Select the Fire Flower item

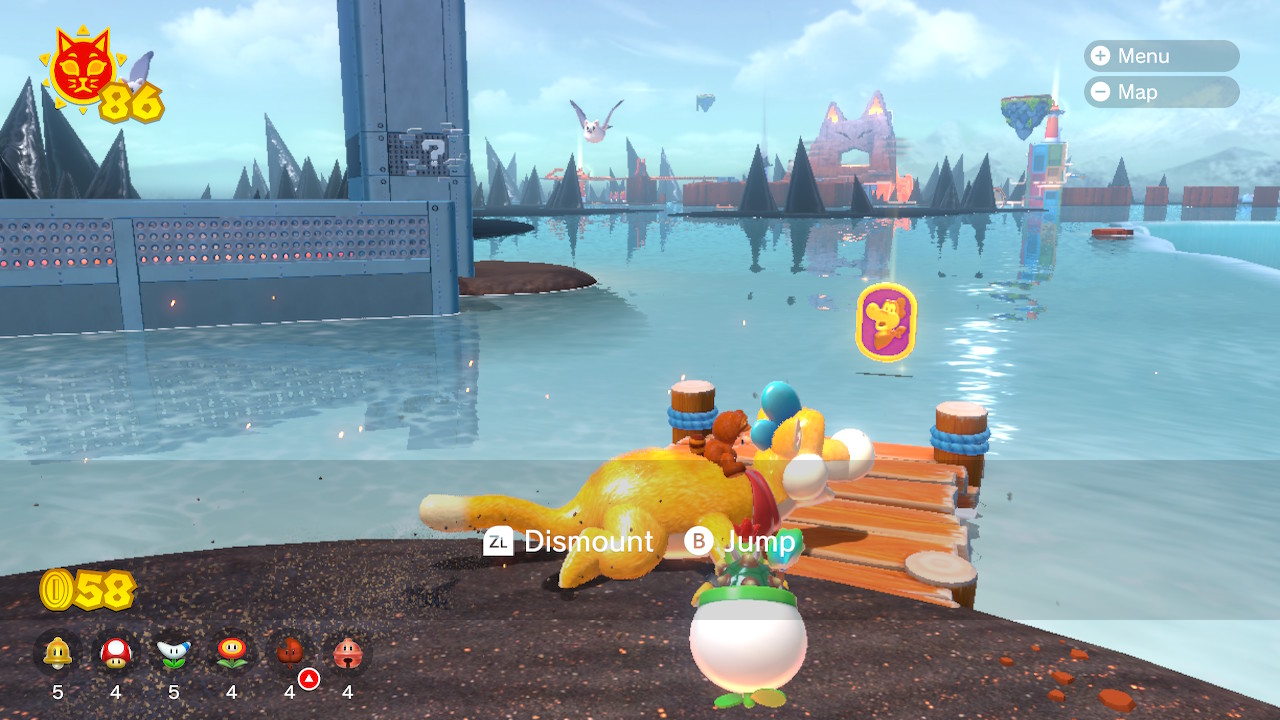232,654
